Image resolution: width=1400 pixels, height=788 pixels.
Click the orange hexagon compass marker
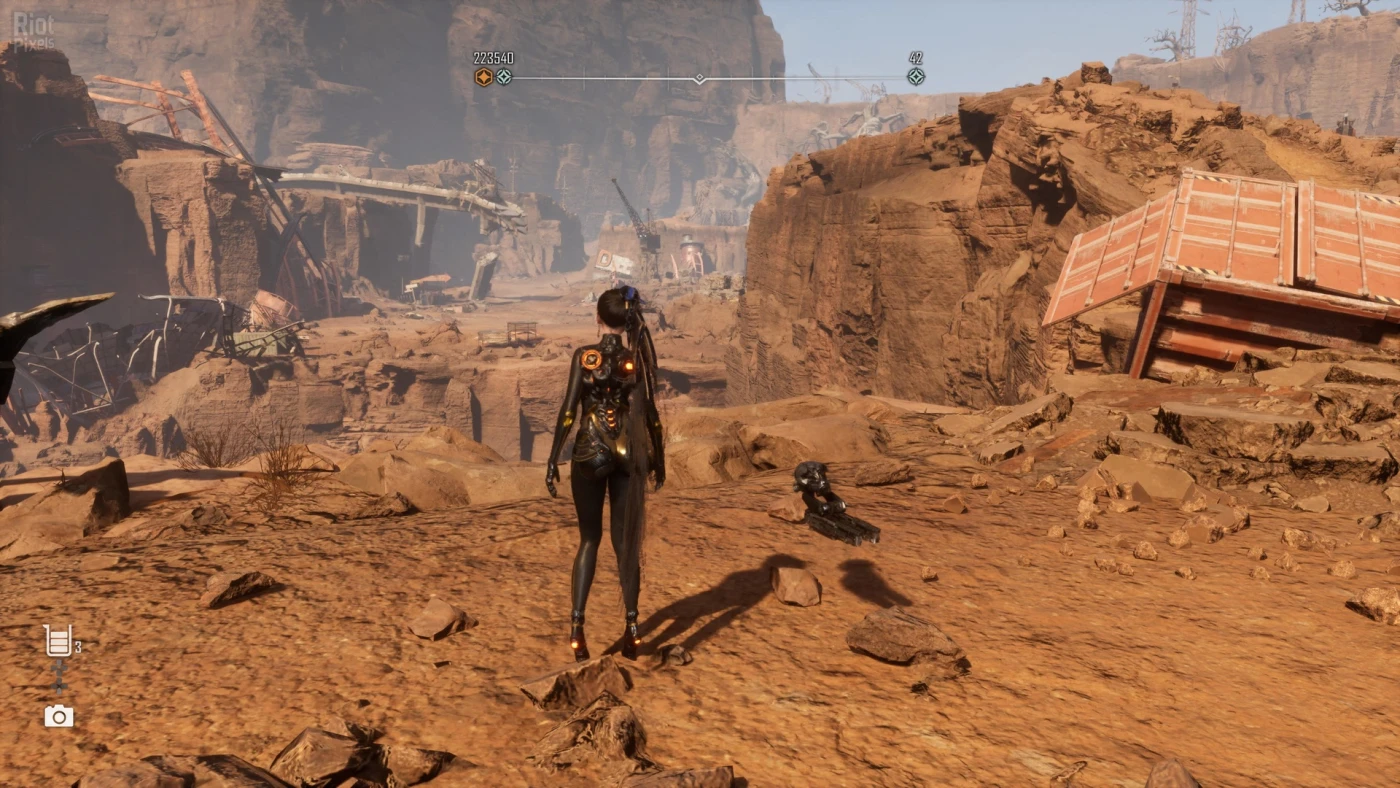(x=484, y=77)
